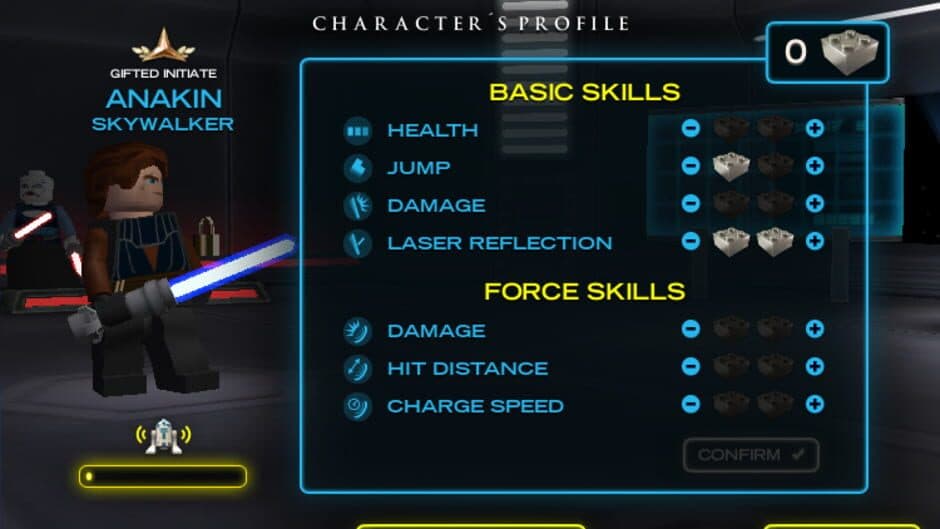Remove a point from Force Skills Damage
This screenshot has height=529, width=940.
(x=690, y=329)
